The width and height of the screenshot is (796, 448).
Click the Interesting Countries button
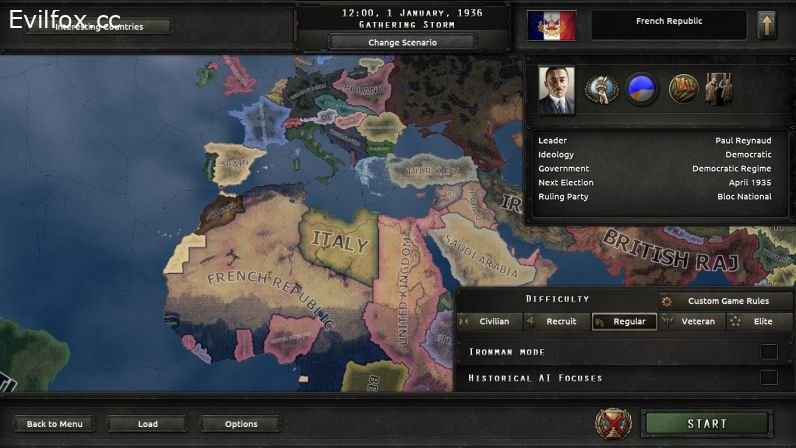click(x=99, y=26)
